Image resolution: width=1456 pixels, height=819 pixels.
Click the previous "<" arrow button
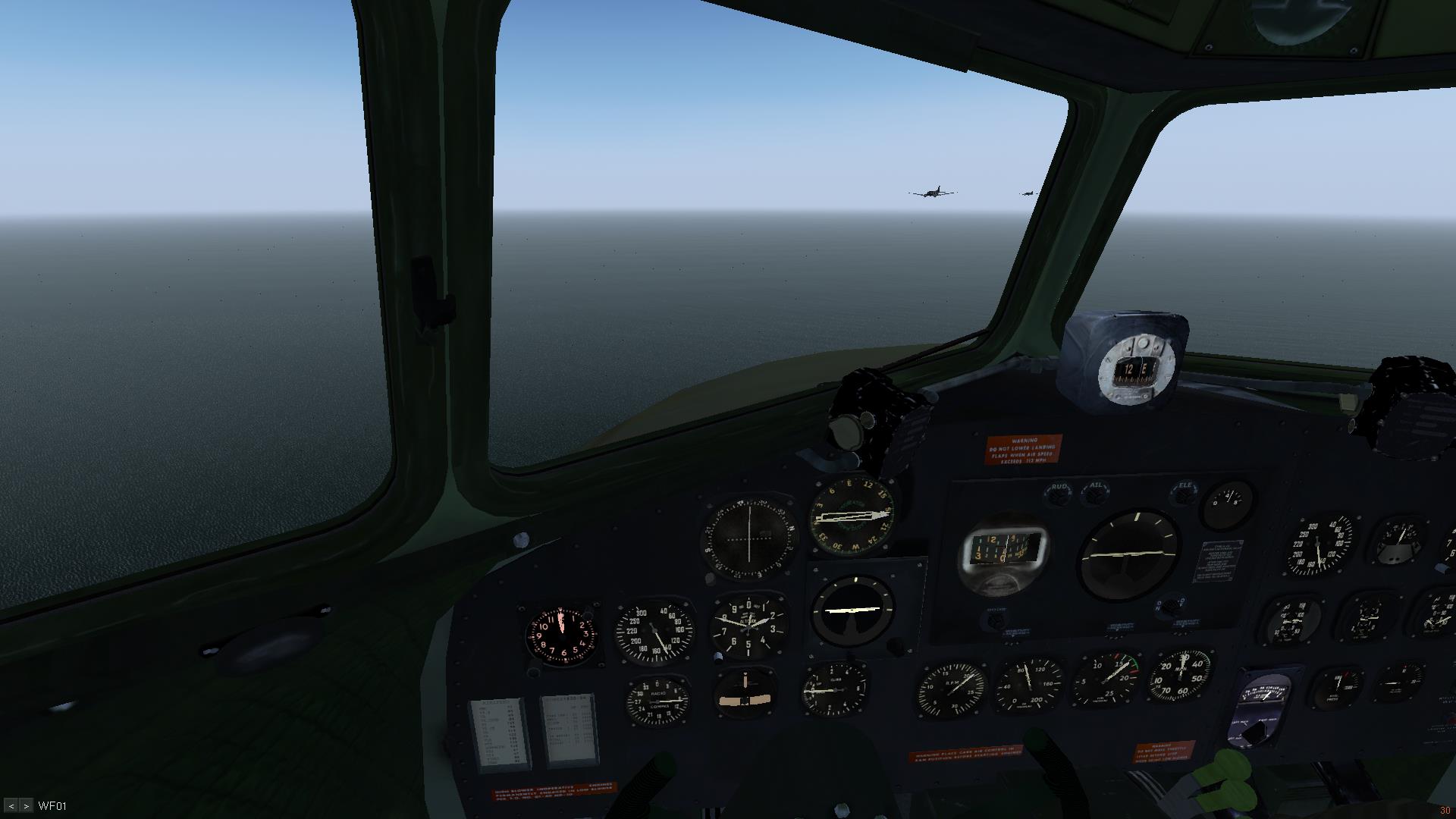[x=11, y=806]
